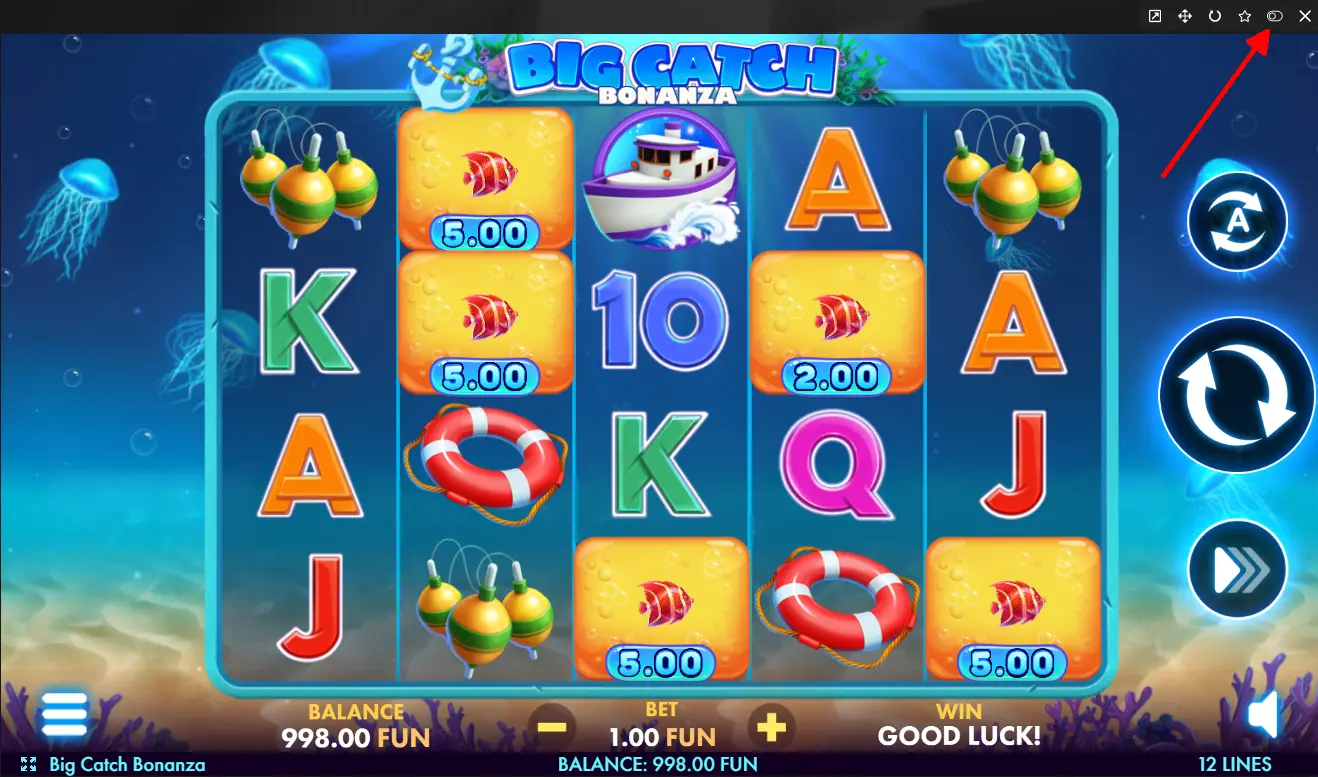The image size is (1318, 777).
Task: Toggle the sound speaker icon
Action: pyautogui.click(x=1264, y=716)
